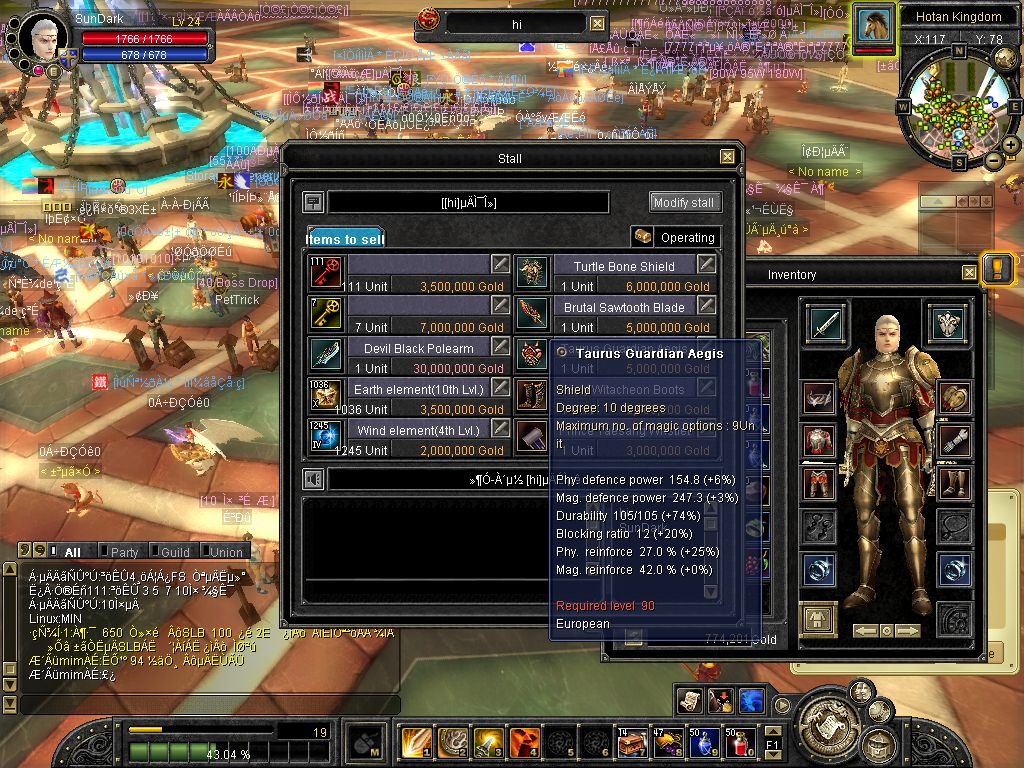The width and height of the screenshot is (1024, 768).
Task: Open the Items to sell tab
Action: 345,239
